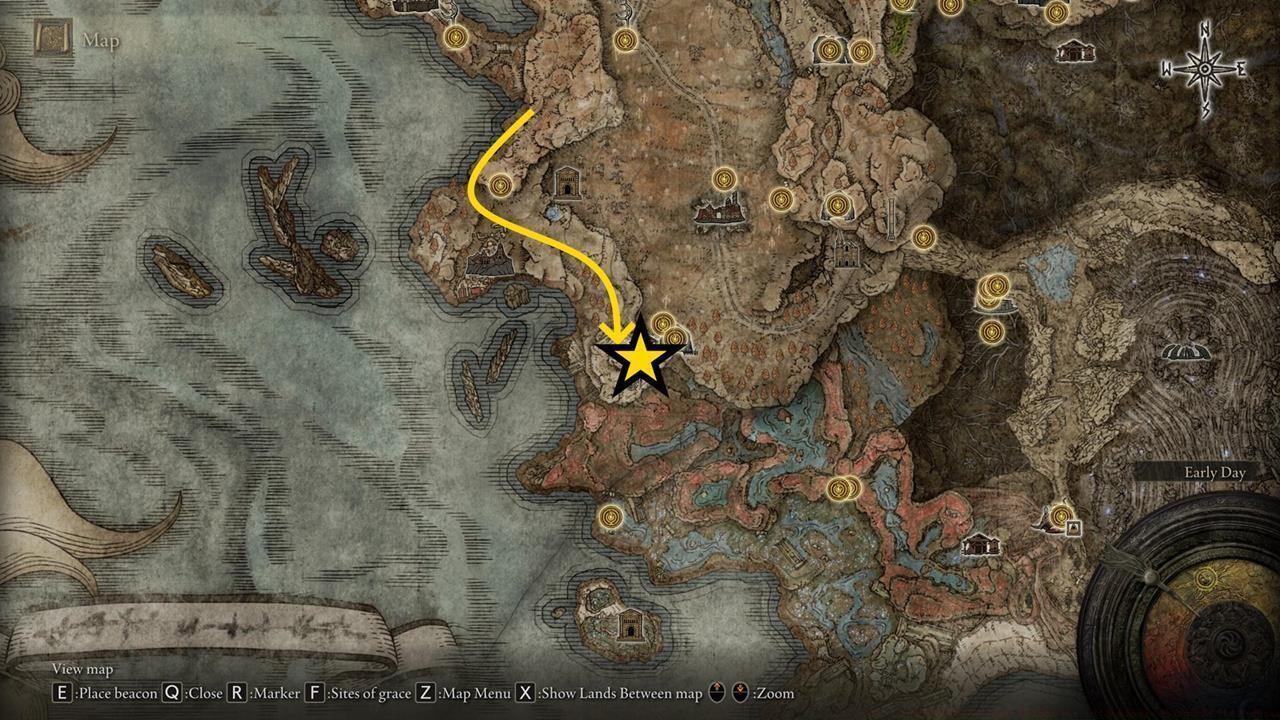The width and height of the screenshot is (1280, 720).
Task: Click the church icon north of the star
Action: coord(567,183)
